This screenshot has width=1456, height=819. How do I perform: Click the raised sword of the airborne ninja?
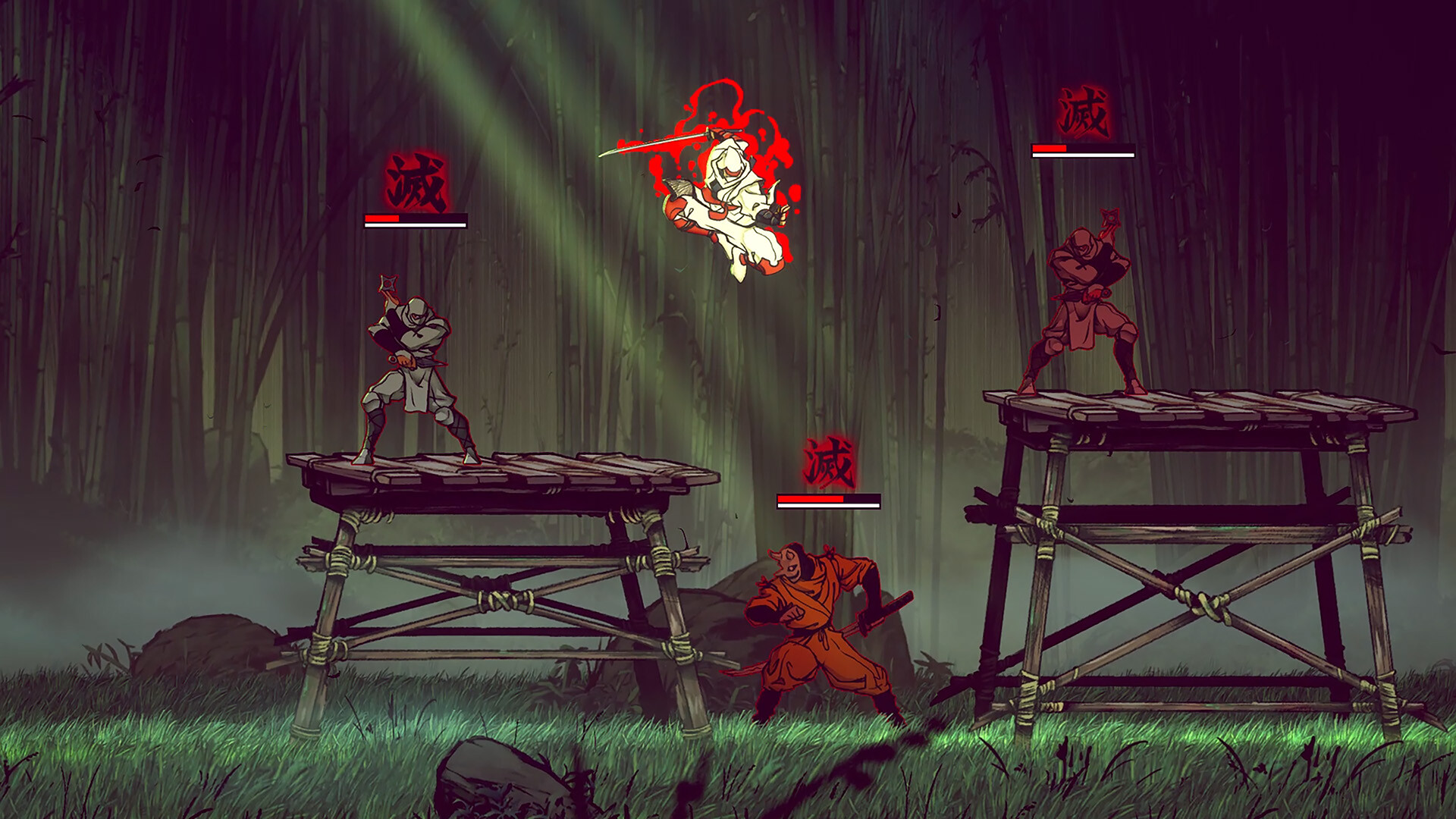click(652, 144)
